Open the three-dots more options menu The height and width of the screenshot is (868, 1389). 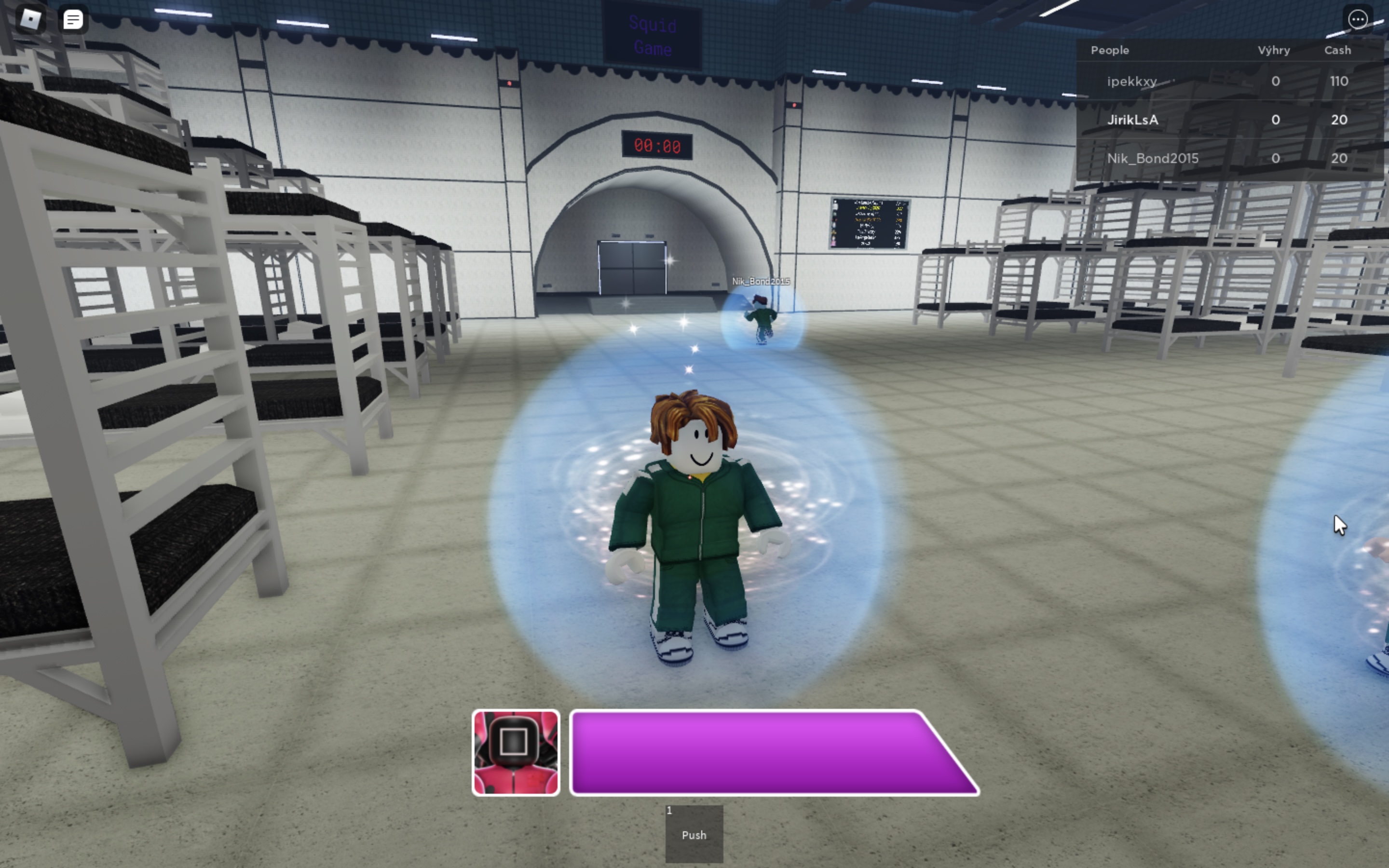[x=1358, y=19]
